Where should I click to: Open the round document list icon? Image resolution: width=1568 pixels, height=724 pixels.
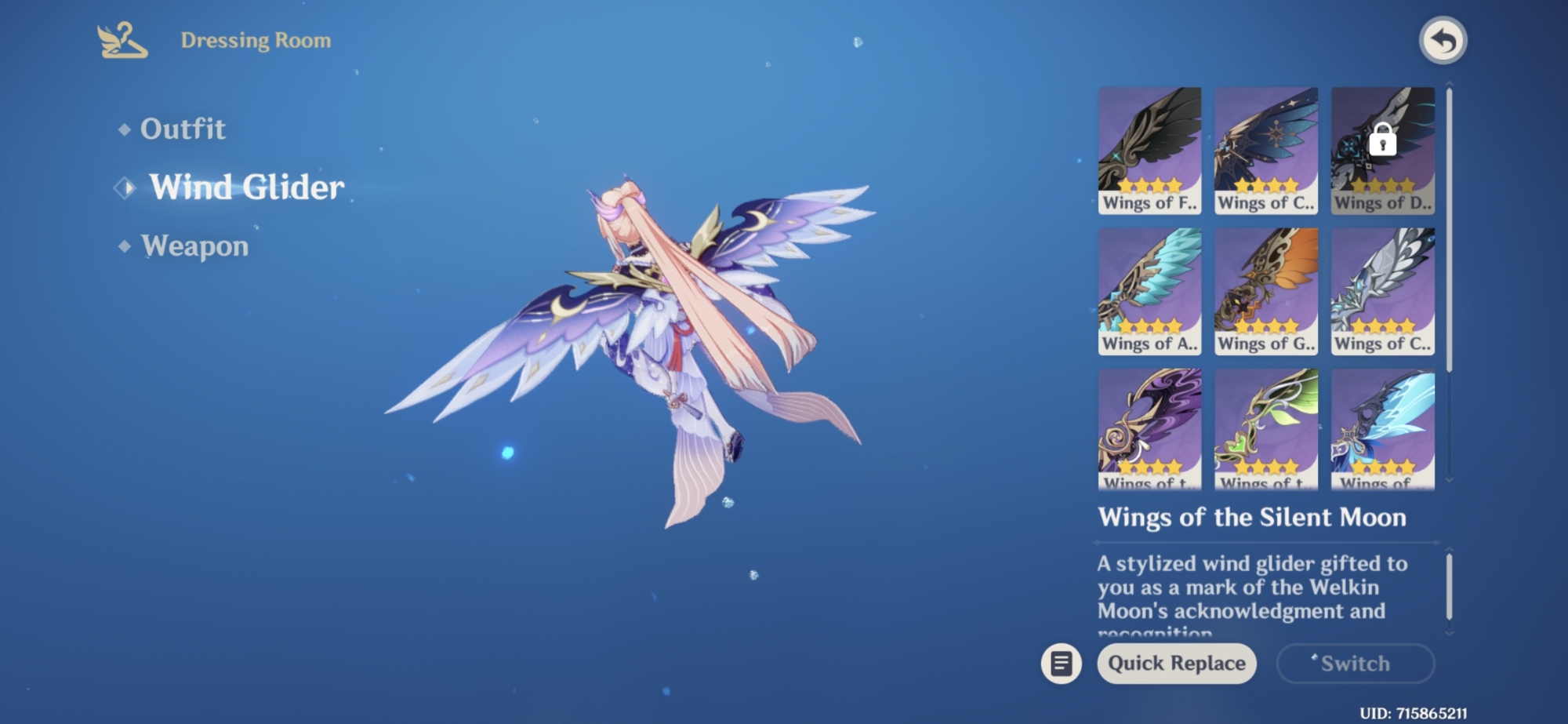(x=1061, y=664)
